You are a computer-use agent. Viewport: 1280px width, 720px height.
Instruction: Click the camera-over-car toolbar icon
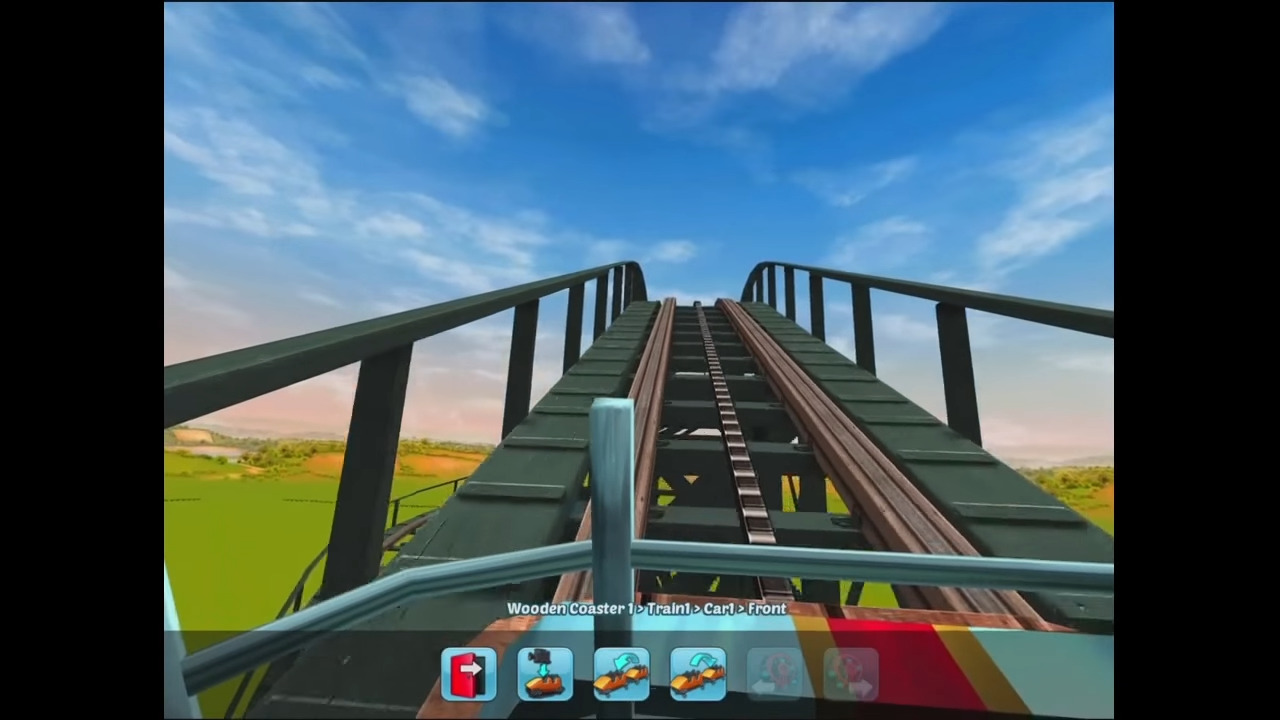tap(545, 673)
